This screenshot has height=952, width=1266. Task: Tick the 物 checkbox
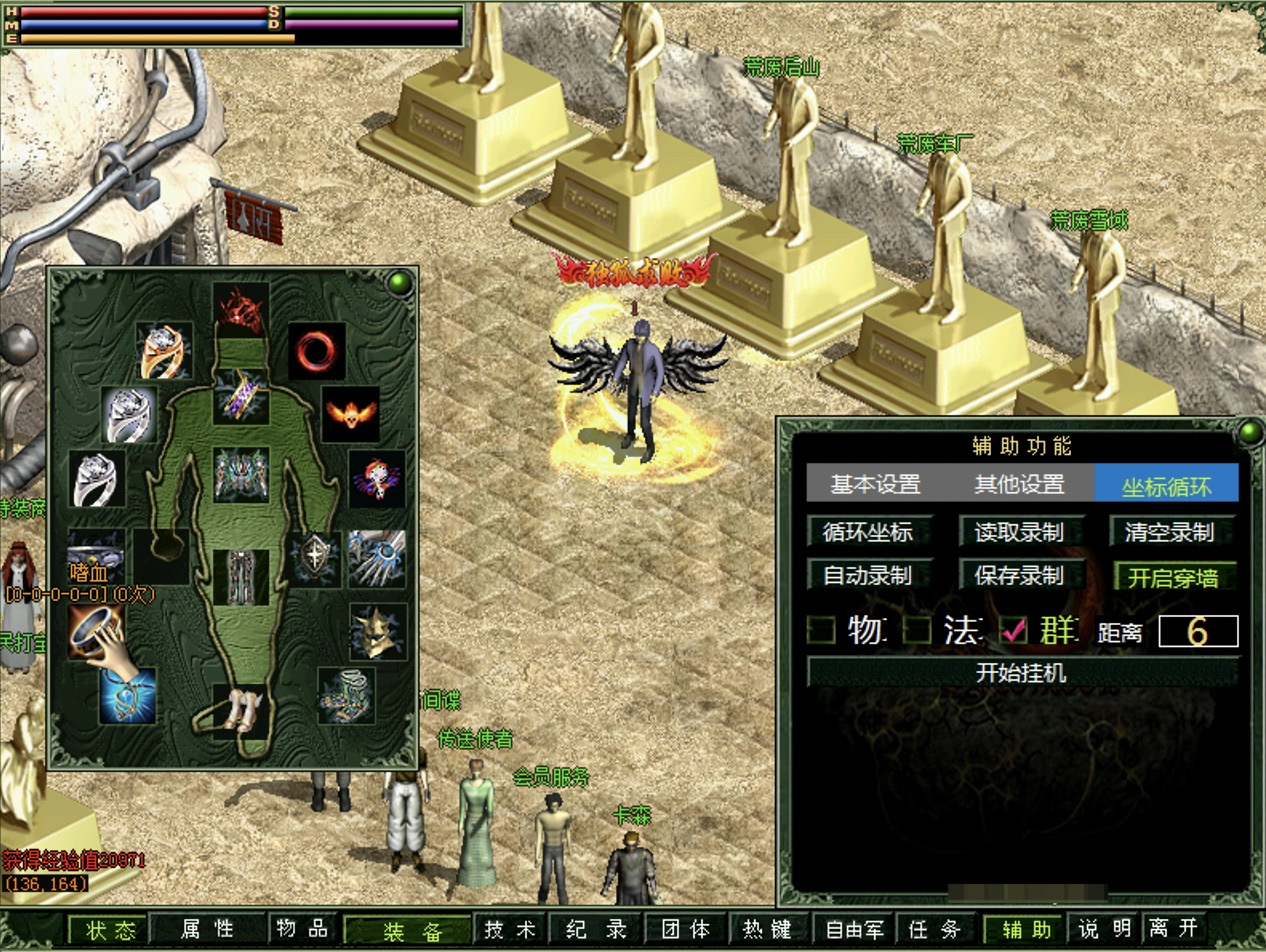click(822, 630)
